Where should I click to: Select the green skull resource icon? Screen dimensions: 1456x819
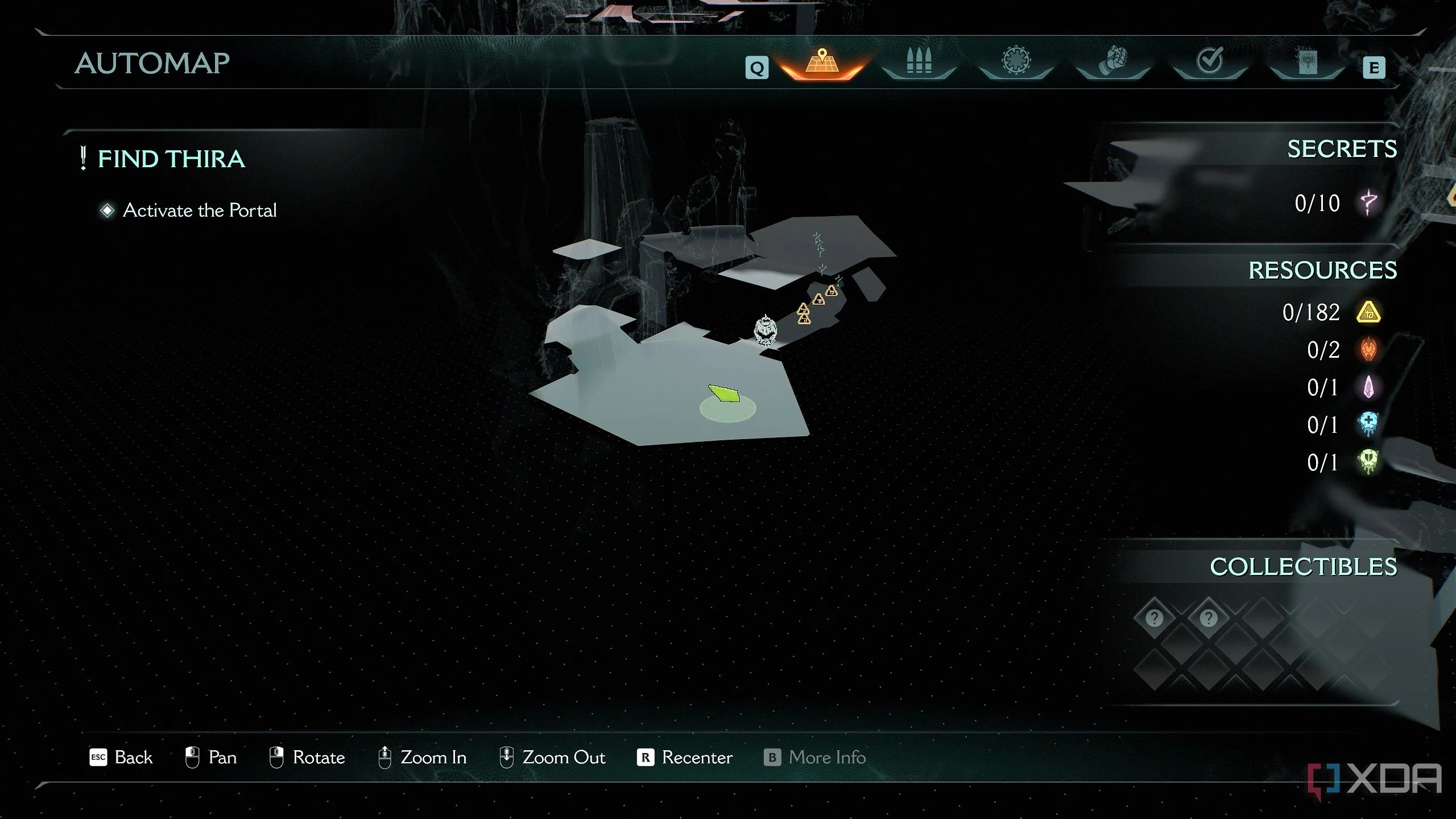(x=1368, y=462)
